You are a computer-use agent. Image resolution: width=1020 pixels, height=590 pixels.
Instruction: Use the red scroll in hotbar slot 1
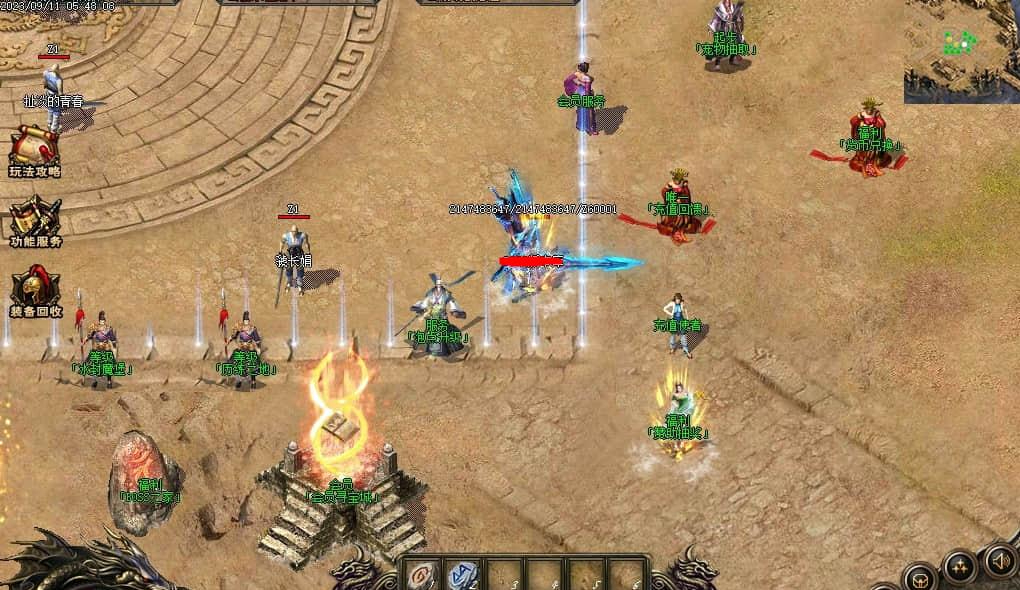421,575
